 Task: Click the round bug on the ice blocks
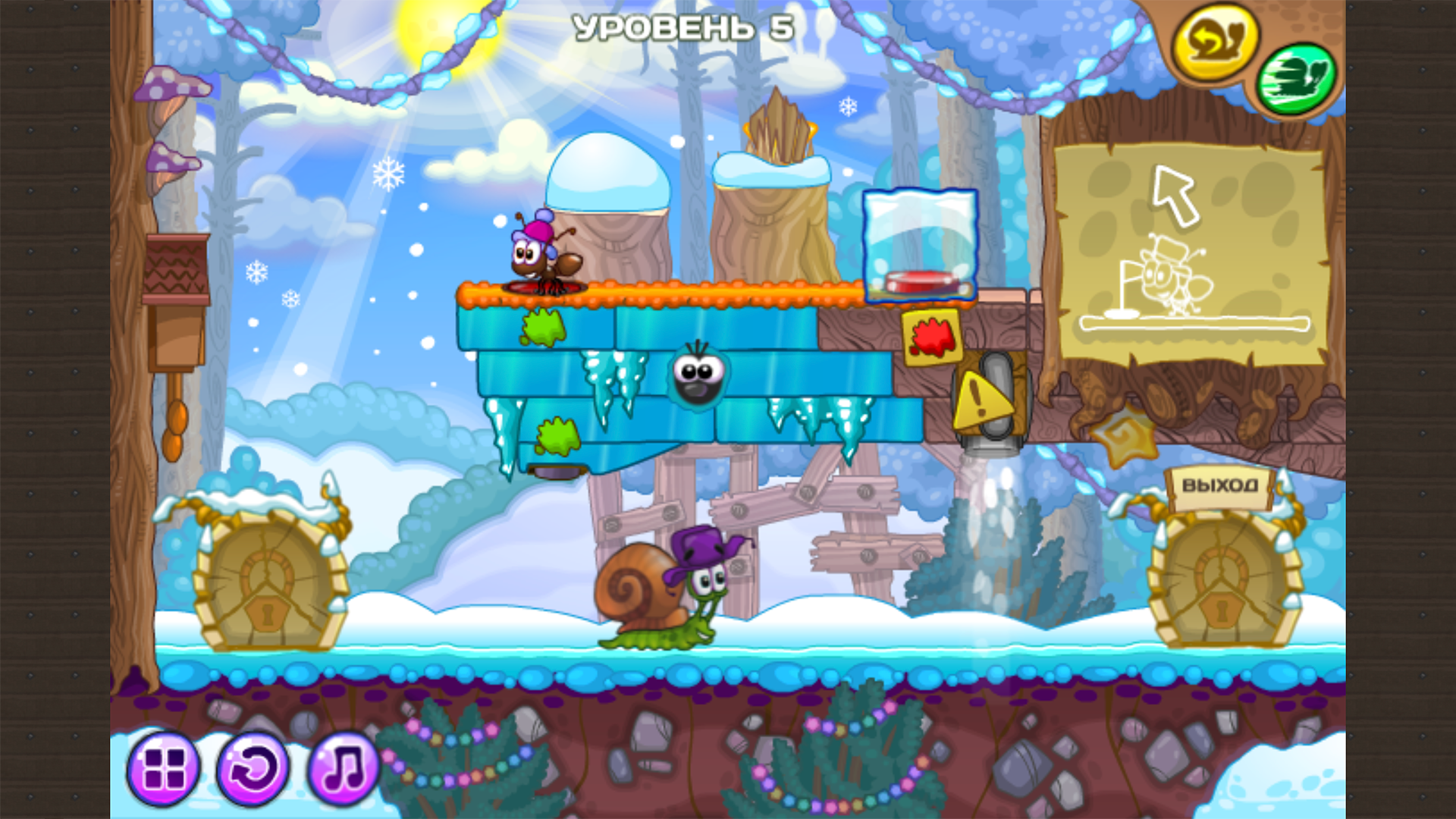[x=698, y=379]
